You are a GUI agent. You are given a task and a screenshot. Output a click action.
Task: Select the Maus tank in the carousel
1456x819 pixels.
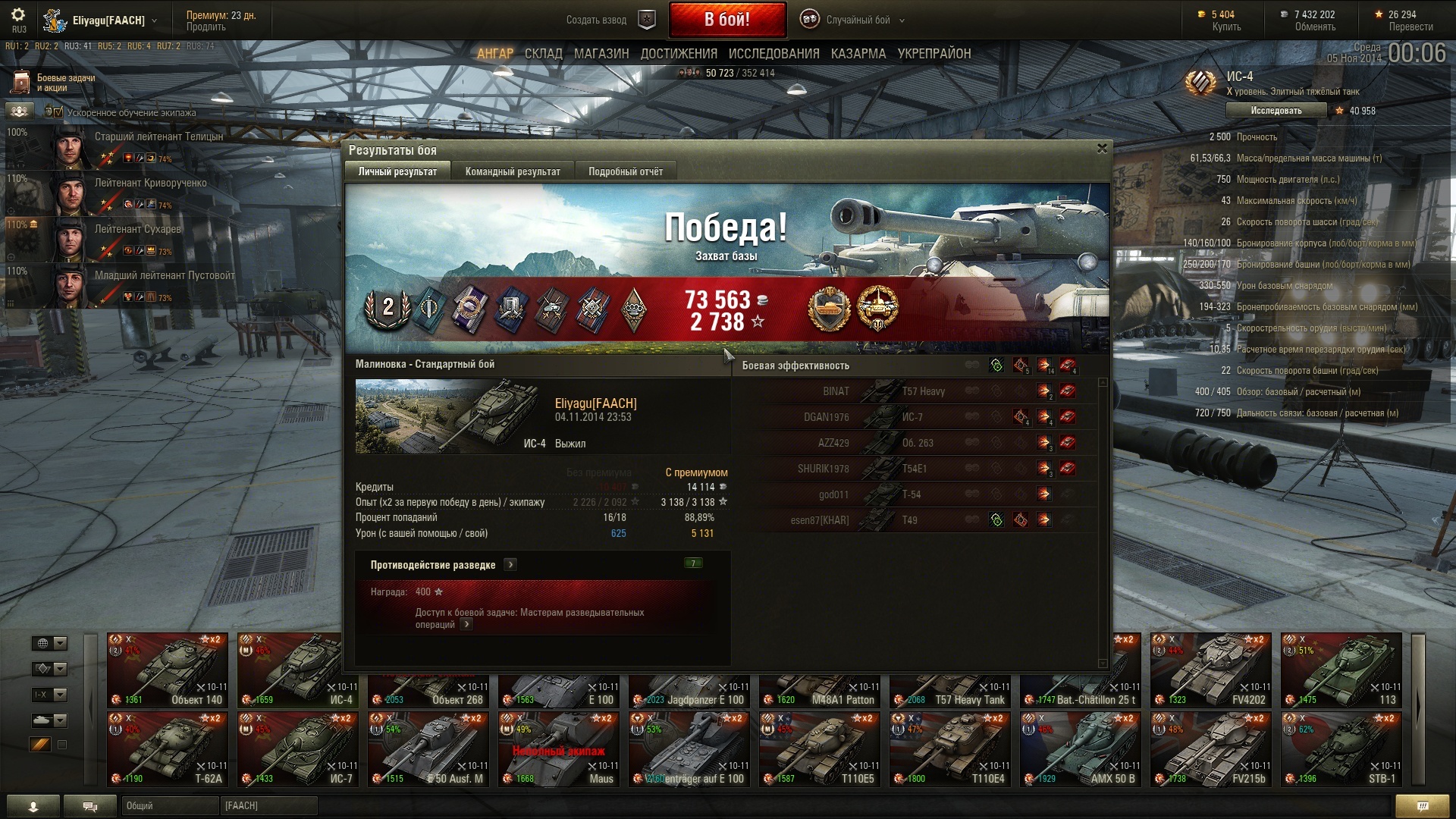[559, 749]
